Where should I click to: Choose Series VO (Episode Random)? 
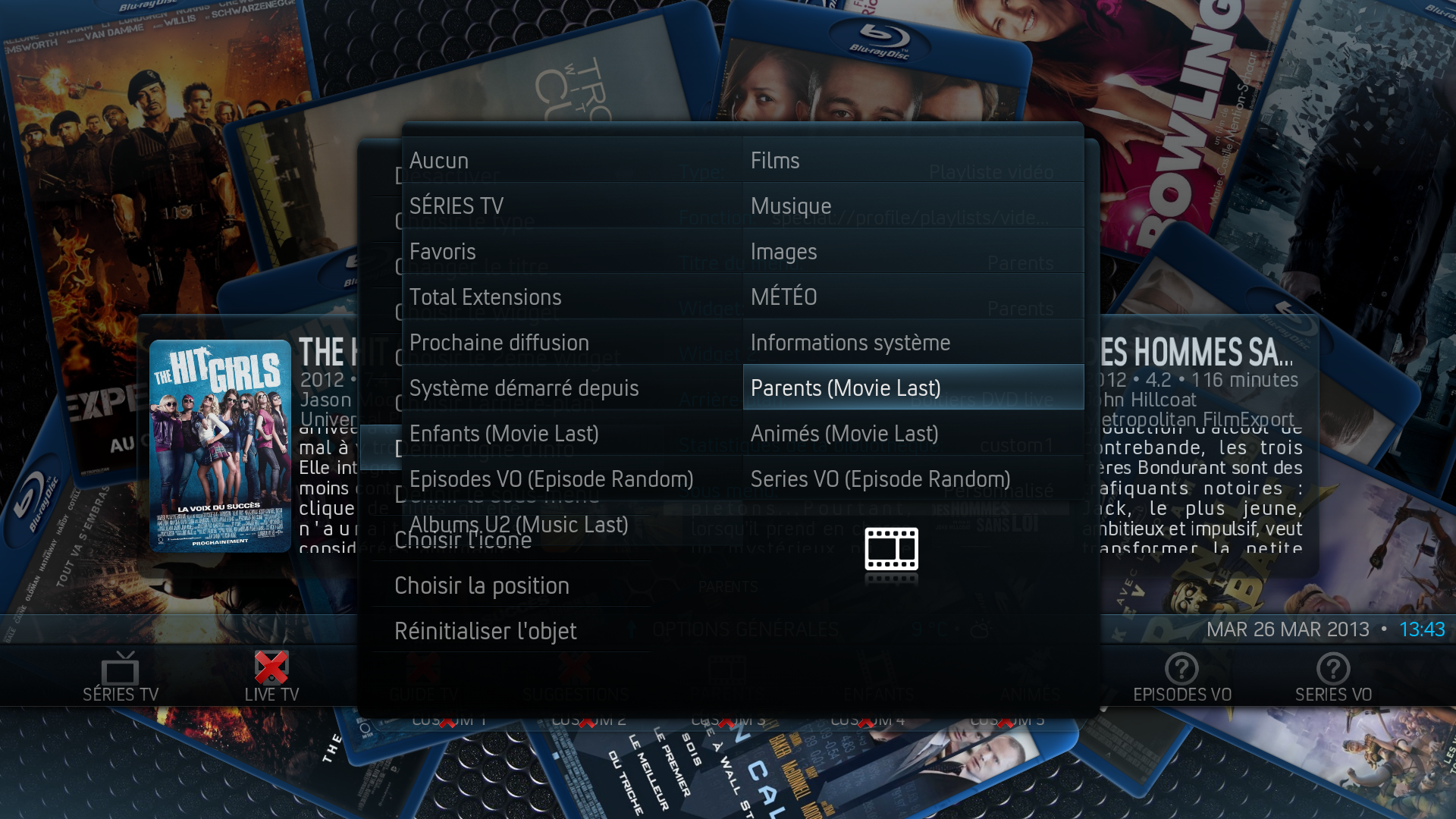(913, 479)
